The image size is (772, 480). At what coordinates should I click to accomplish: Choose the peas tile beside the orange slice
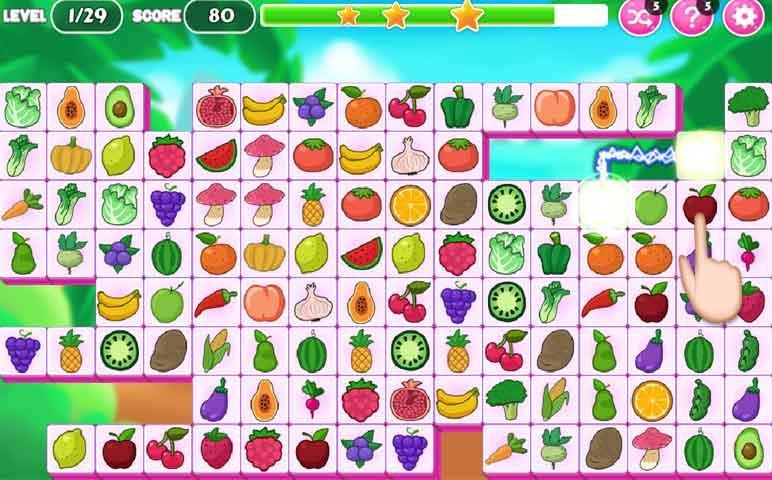pyautogui.click(x=699, y=399)
